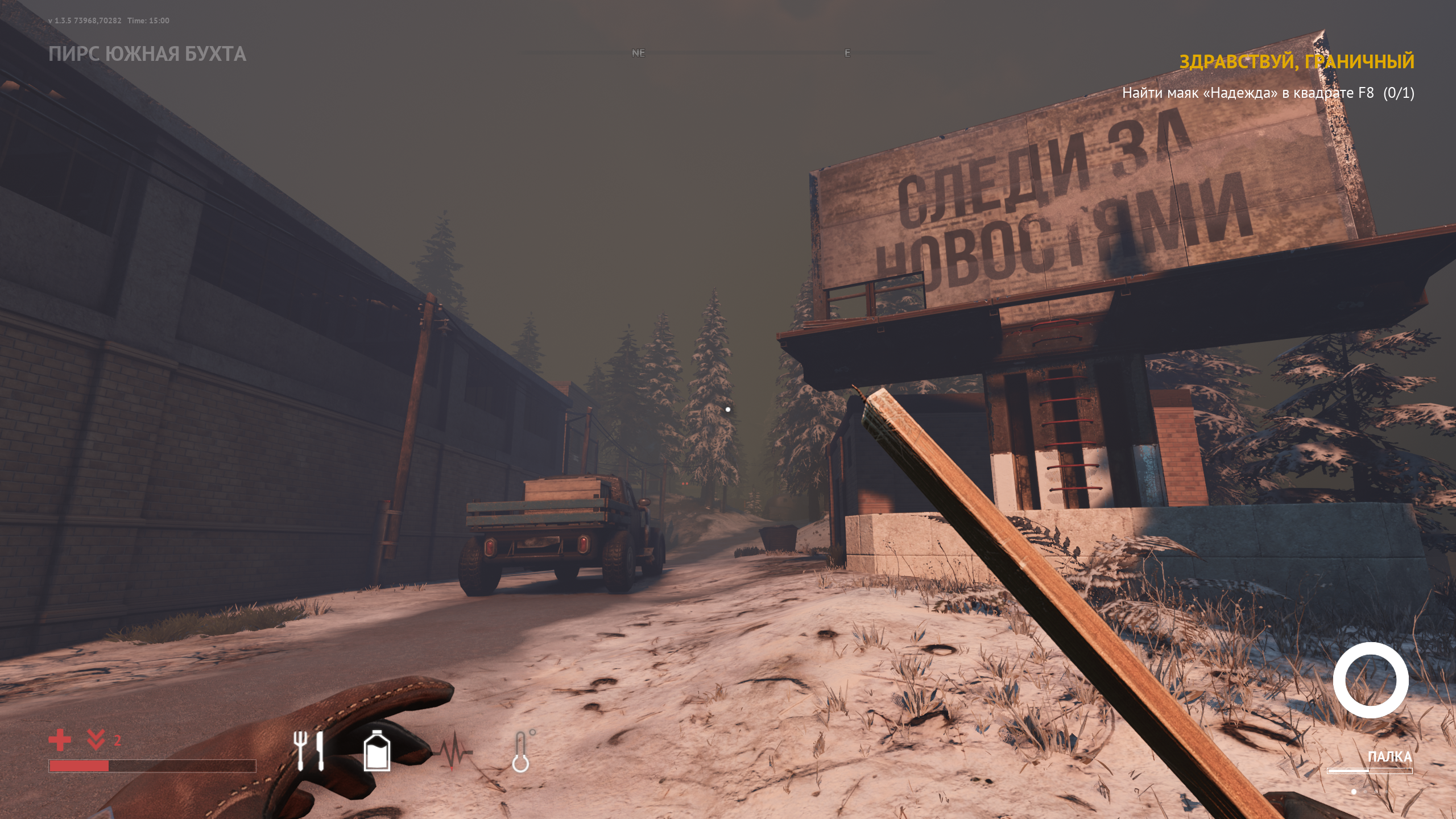Click the «Пирс Южная Бухта» location name
Screen dimensions: 1456x819
(147, 54)
